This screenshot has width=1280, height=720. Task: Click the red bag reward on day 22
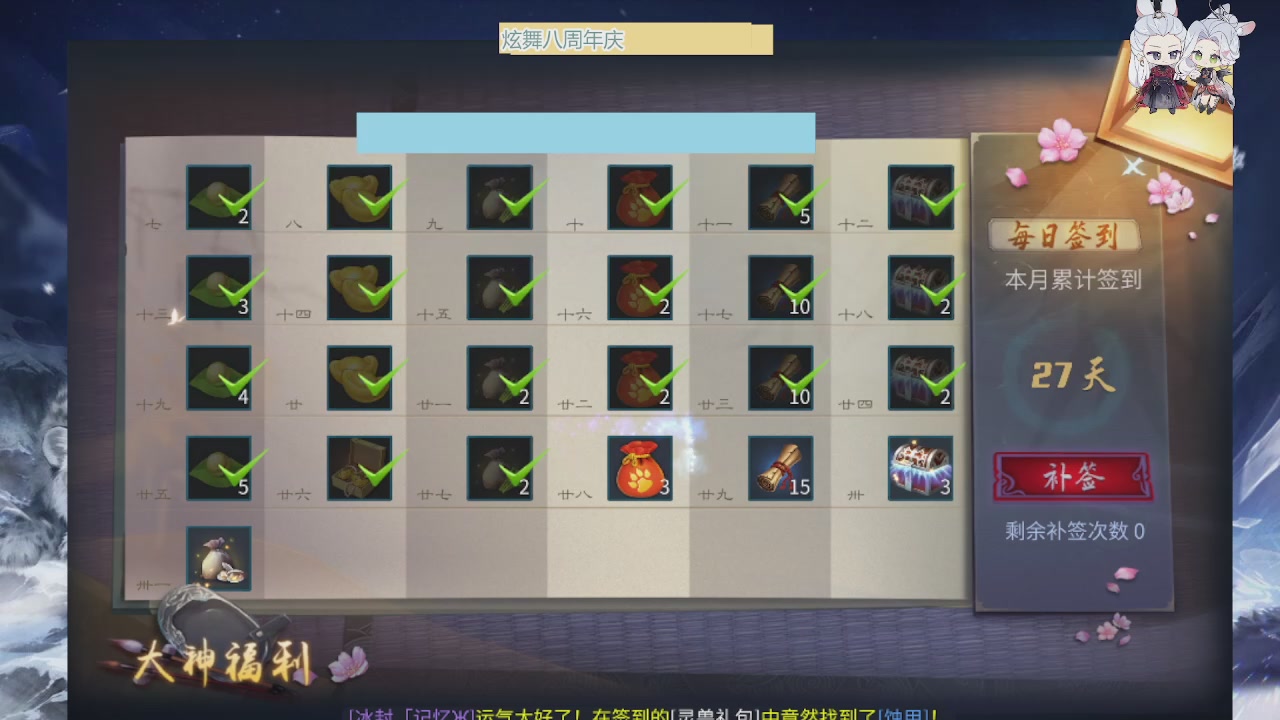(640, 378)
